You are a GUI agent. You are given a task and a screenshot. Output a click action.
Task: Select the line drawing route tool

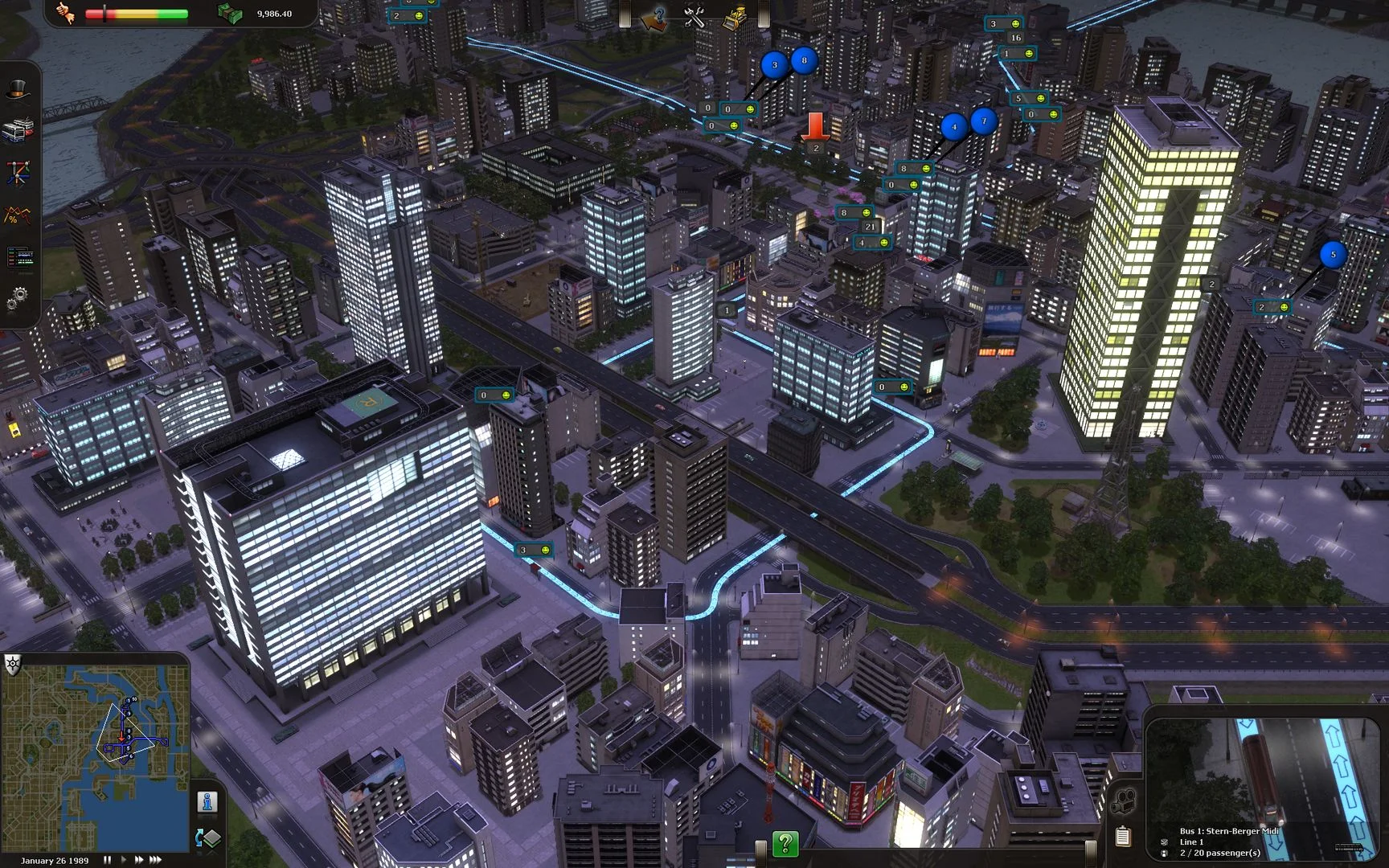pos(20,170)
